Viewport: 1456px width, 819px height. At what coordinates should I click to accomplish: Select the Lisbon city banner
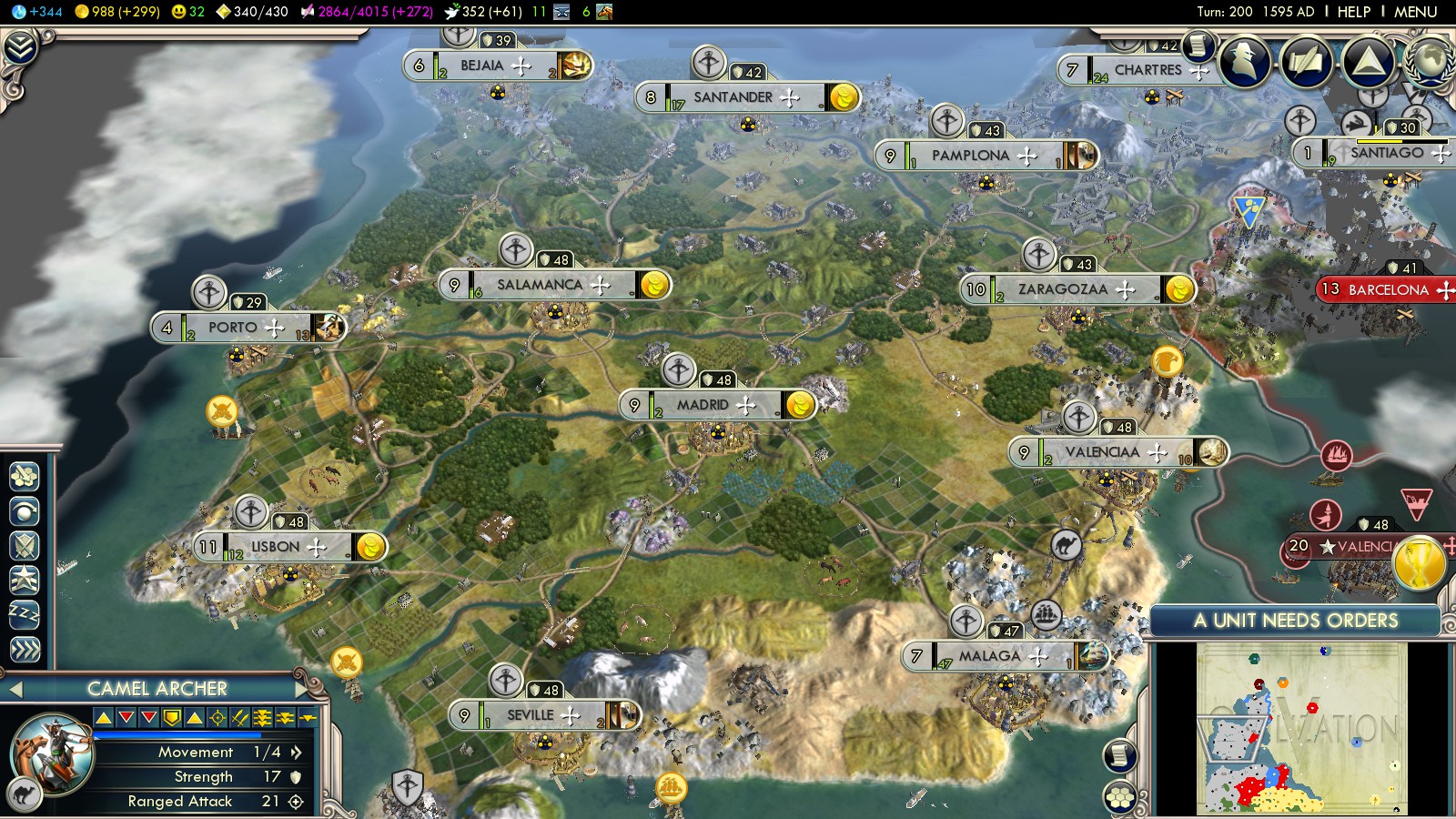point(275,547)
